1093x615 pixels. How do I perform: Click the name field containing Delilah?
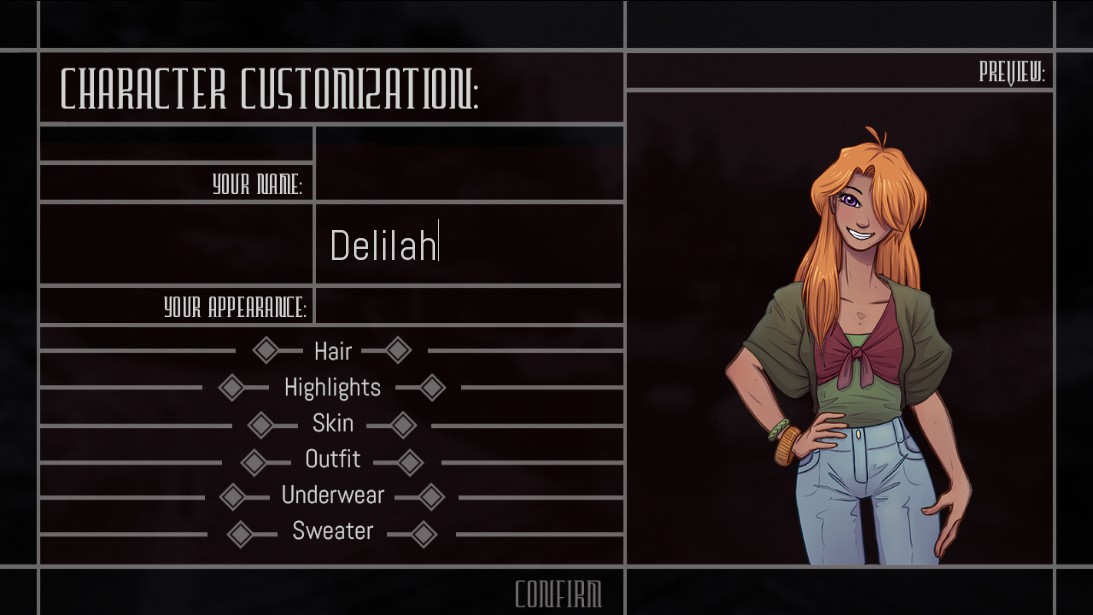coord(468,245)
